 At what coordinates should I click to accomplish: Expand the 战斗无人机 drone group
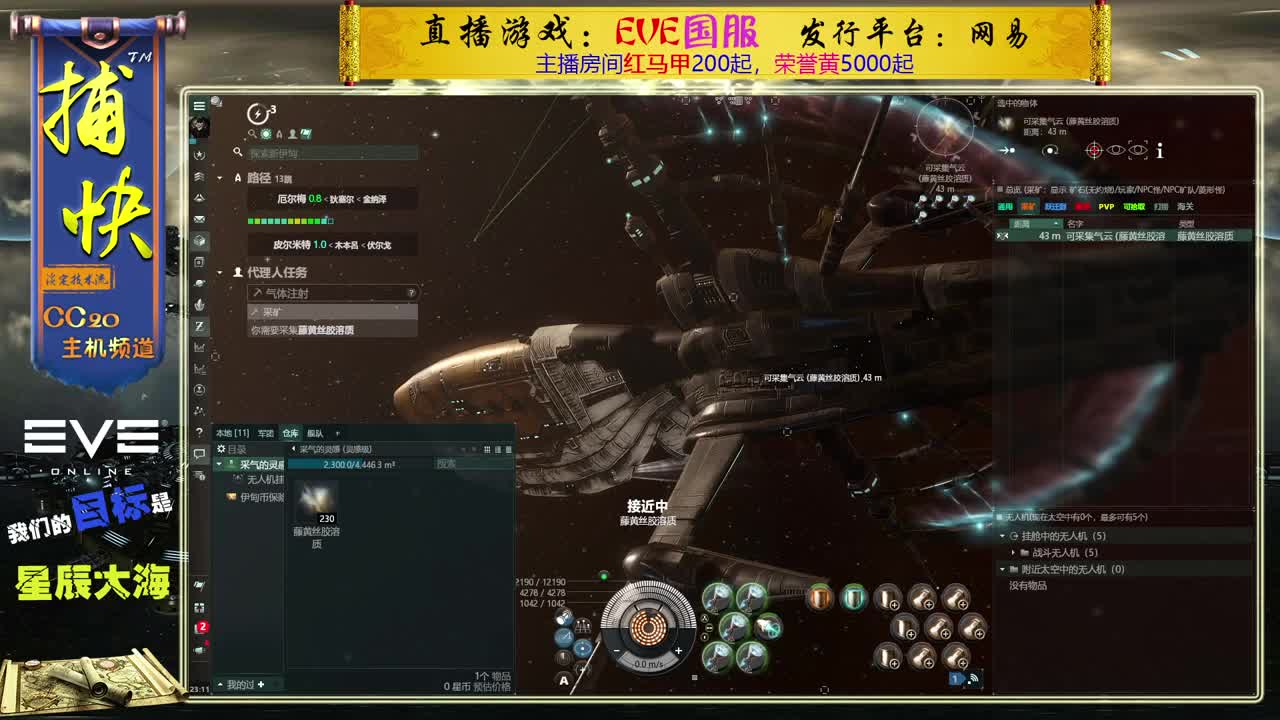1013,552
